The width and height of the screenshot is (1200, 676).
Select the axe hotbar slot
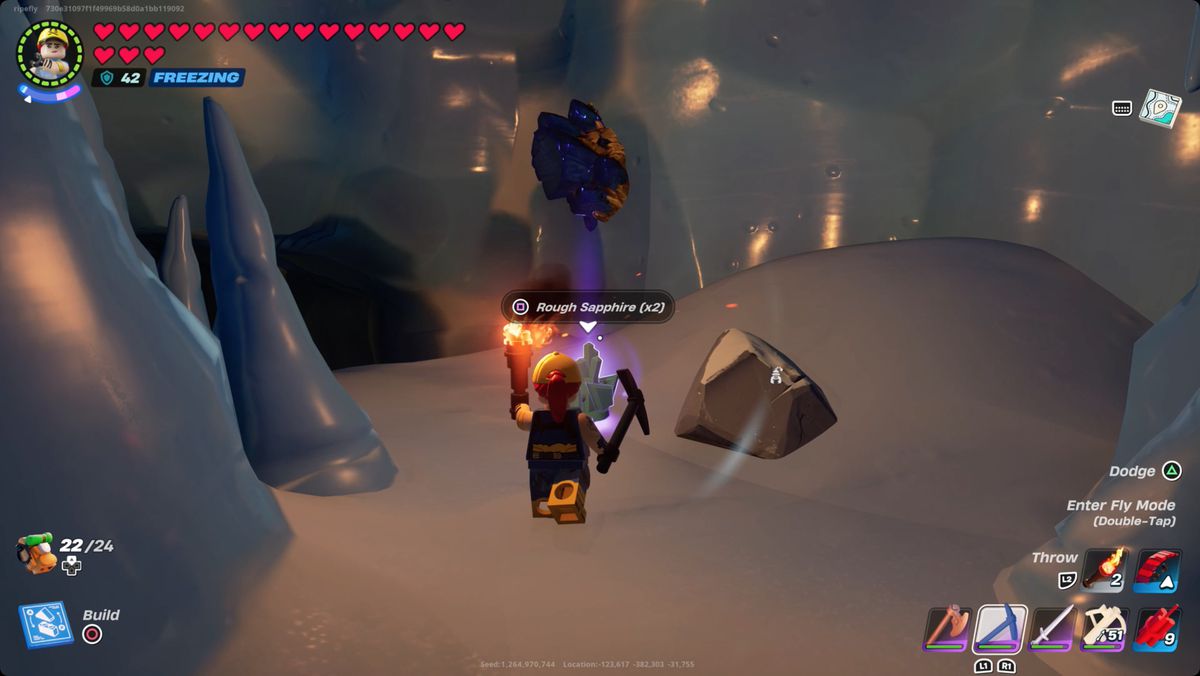947,629
